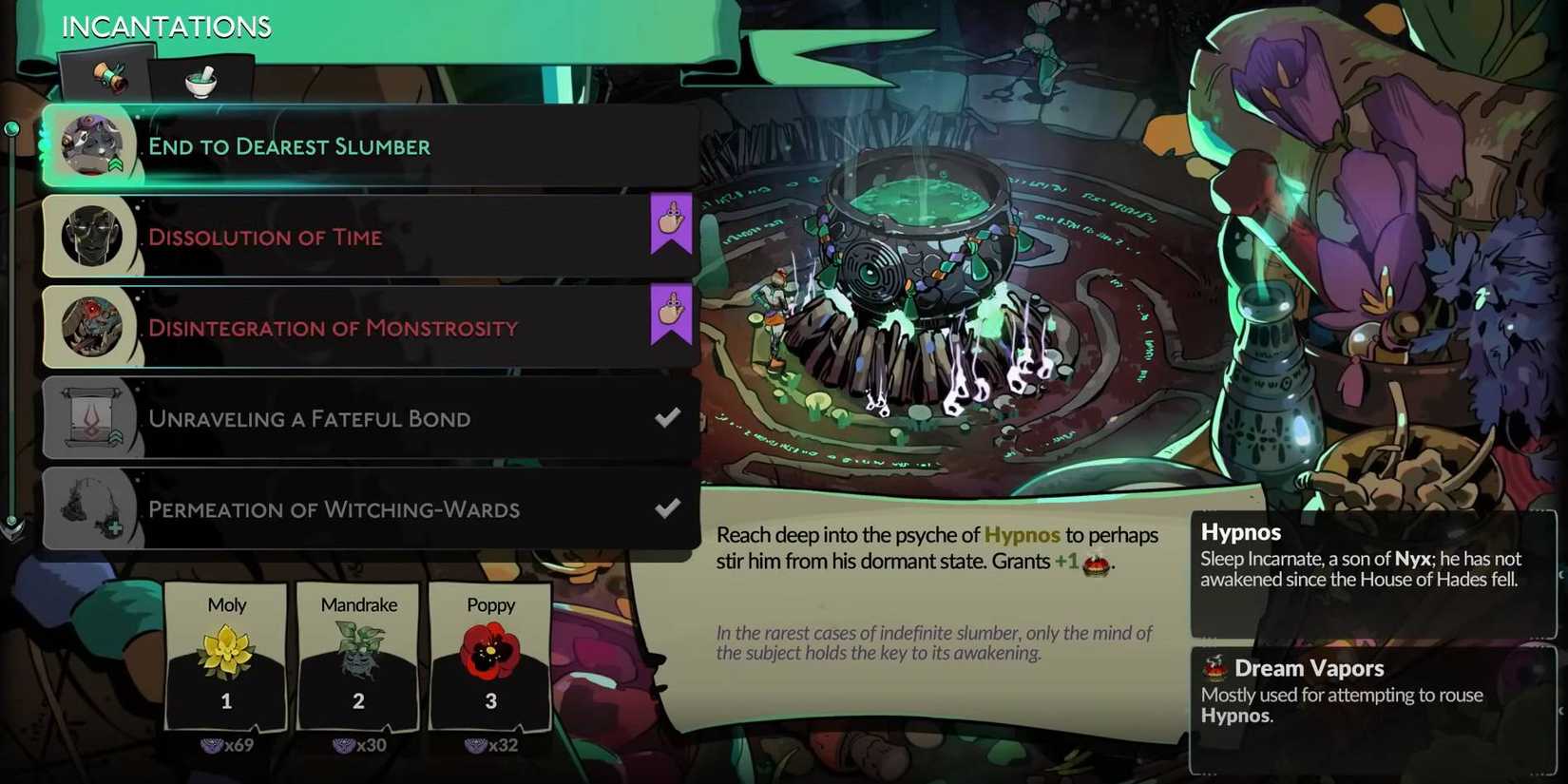Switch to the mortar and pestle tab
This screenshot has height=784, width=1568.
tap(201, 84)
